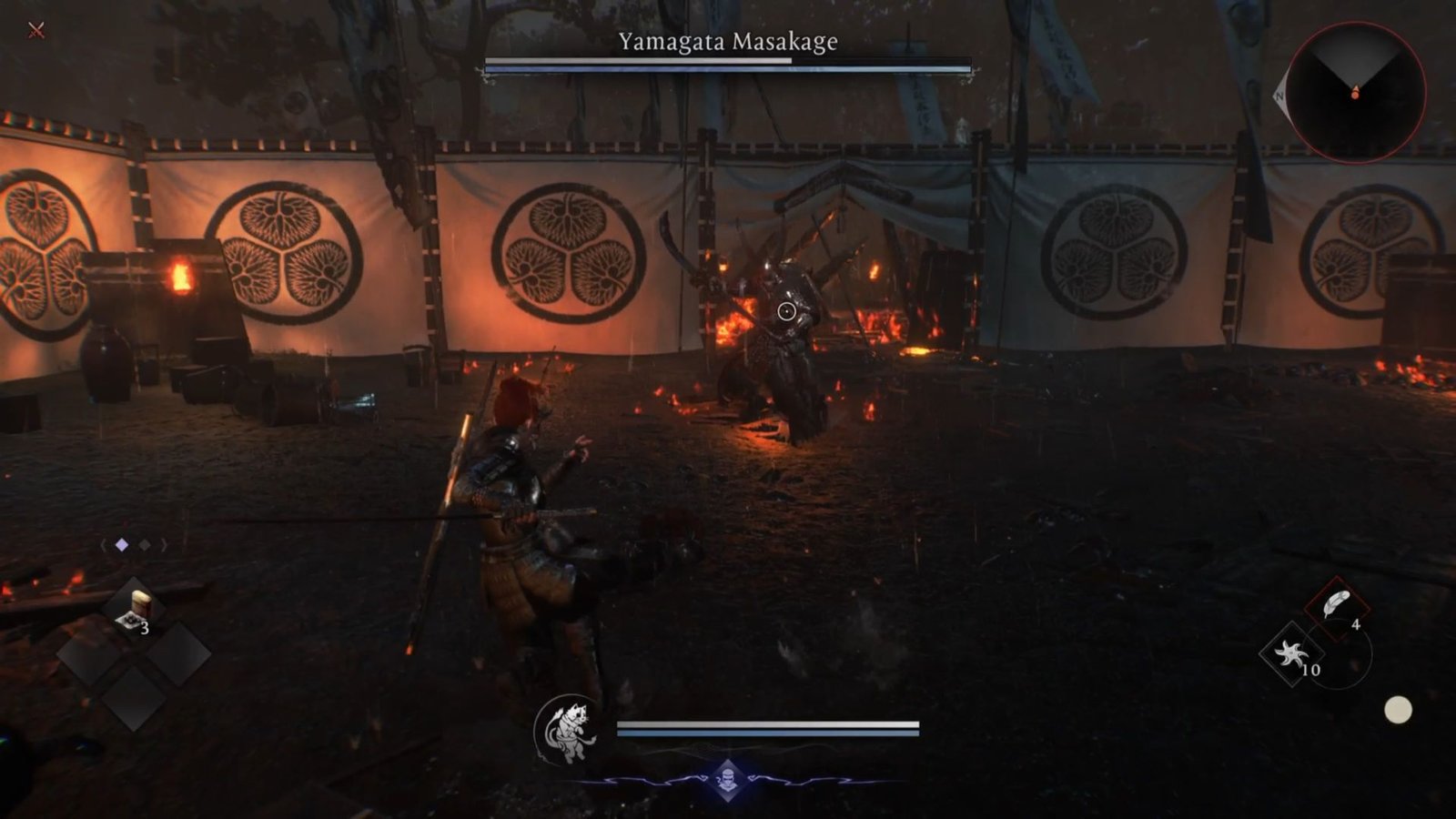
Task: Click the number 4 next to the feather
Action: tap(1356, 624)
